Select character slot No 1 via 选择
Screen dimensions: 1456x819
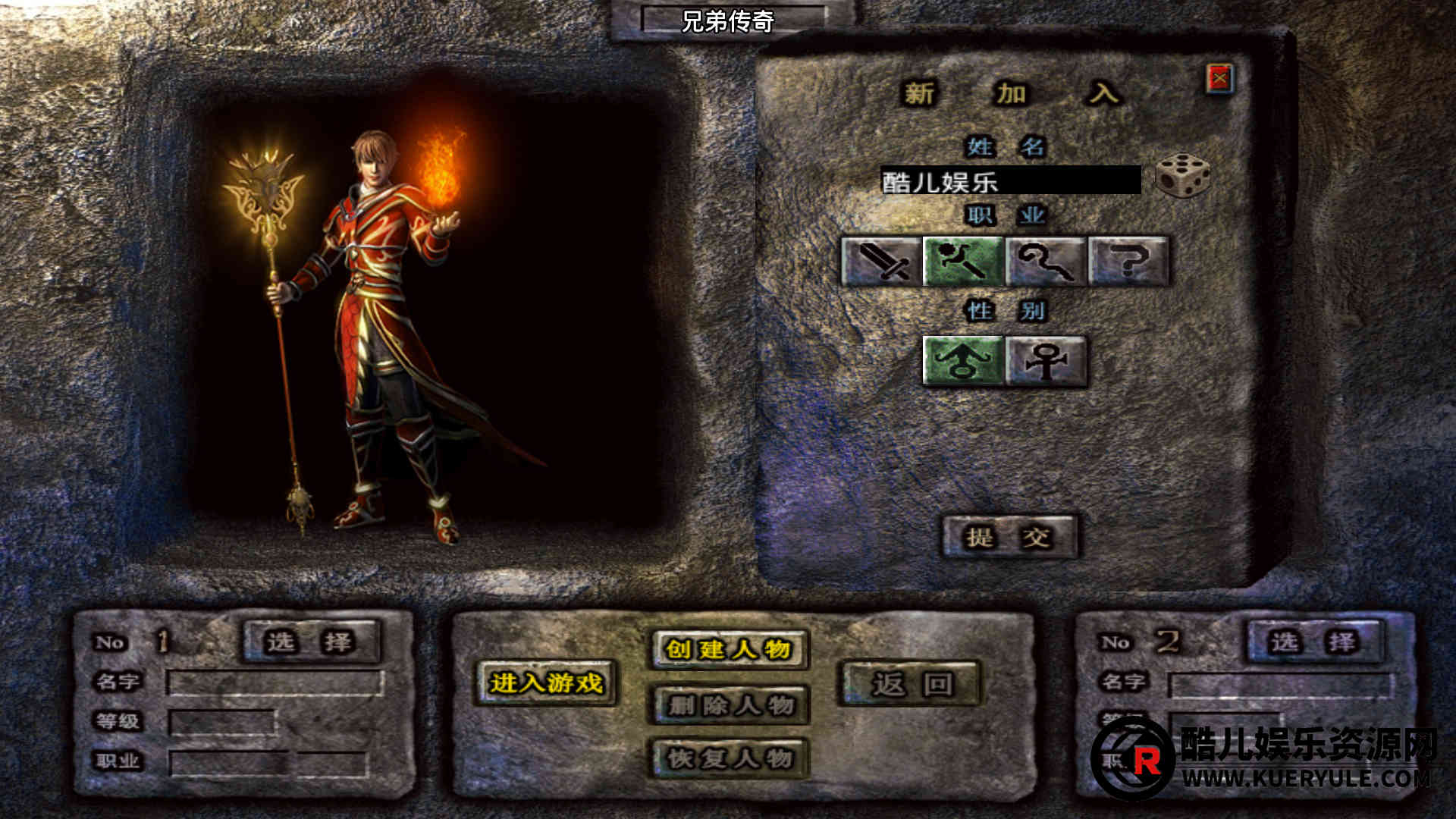point(310,642)
